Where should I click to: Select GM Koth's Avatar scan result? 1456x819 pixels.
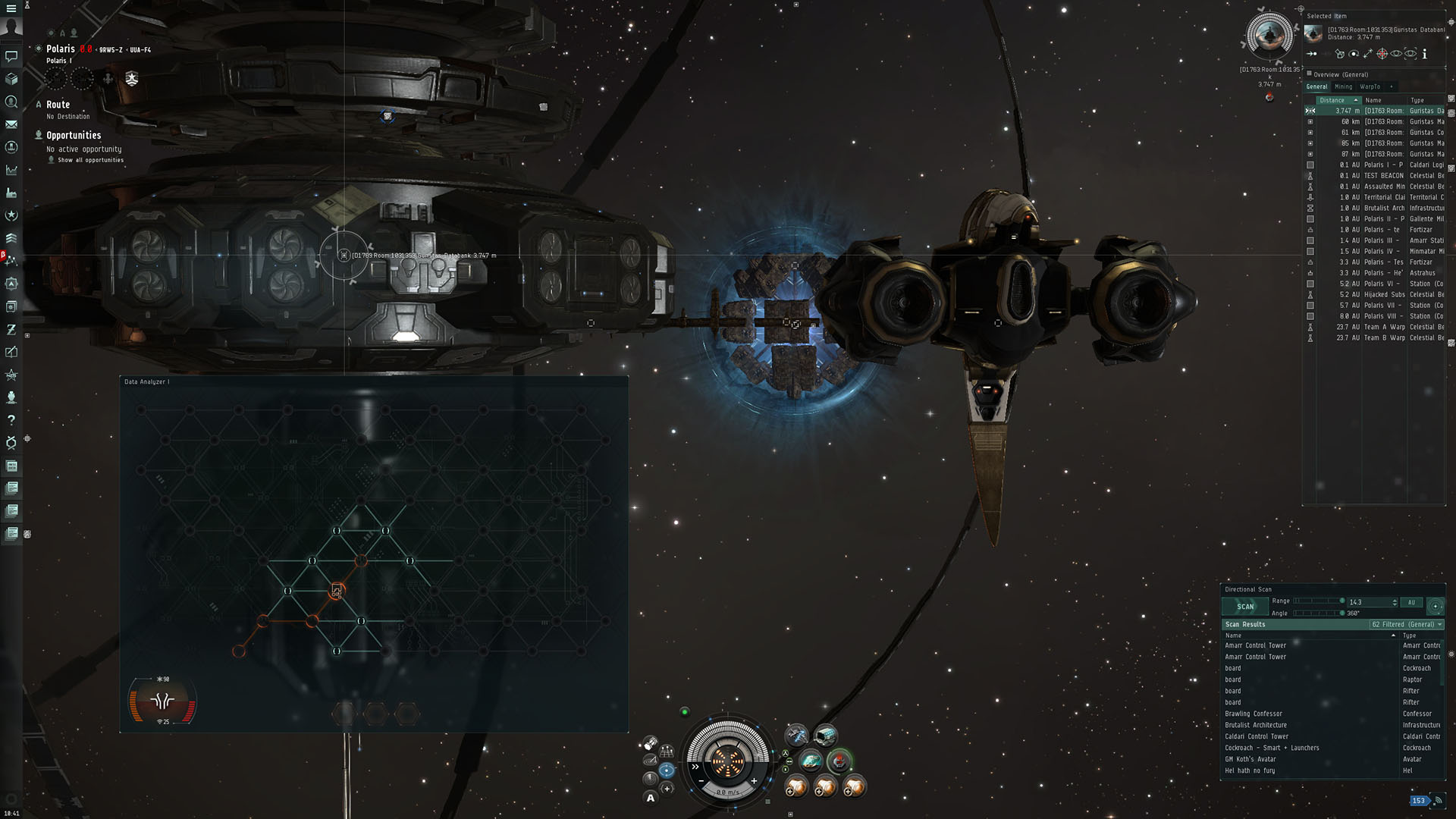point(1250,759)
